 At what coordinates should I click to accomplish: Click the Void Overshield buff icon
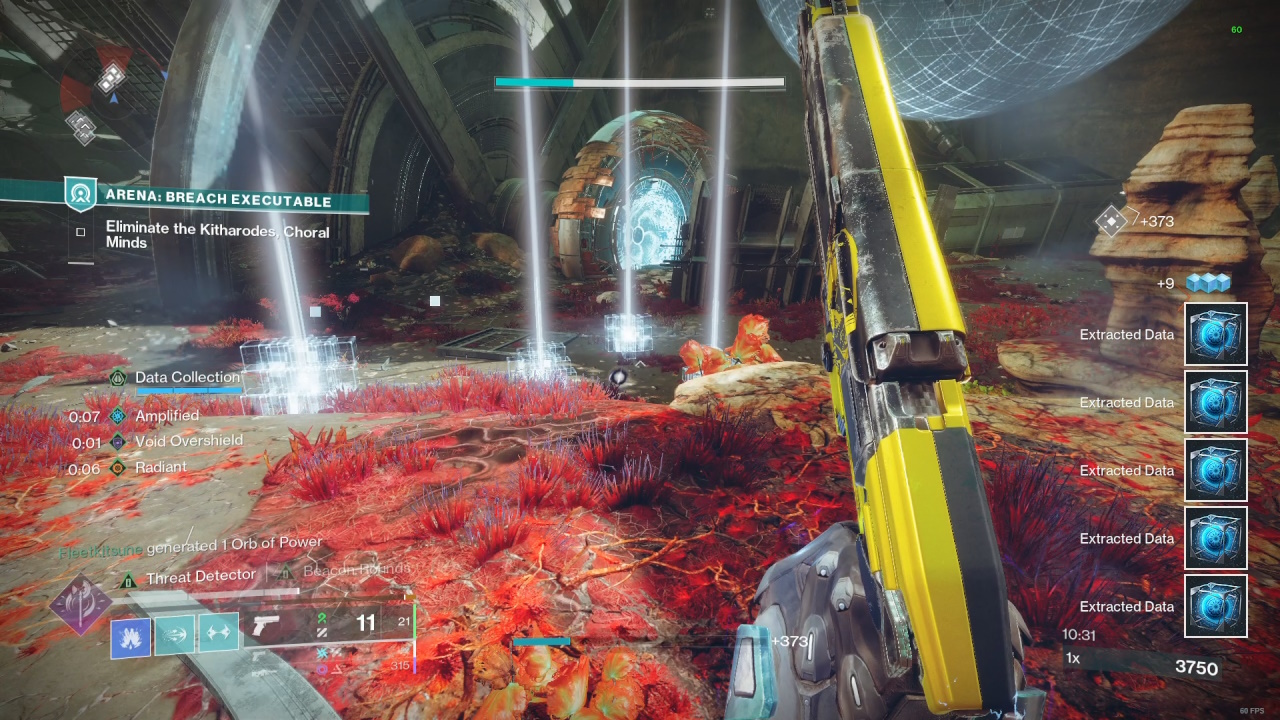118,441
